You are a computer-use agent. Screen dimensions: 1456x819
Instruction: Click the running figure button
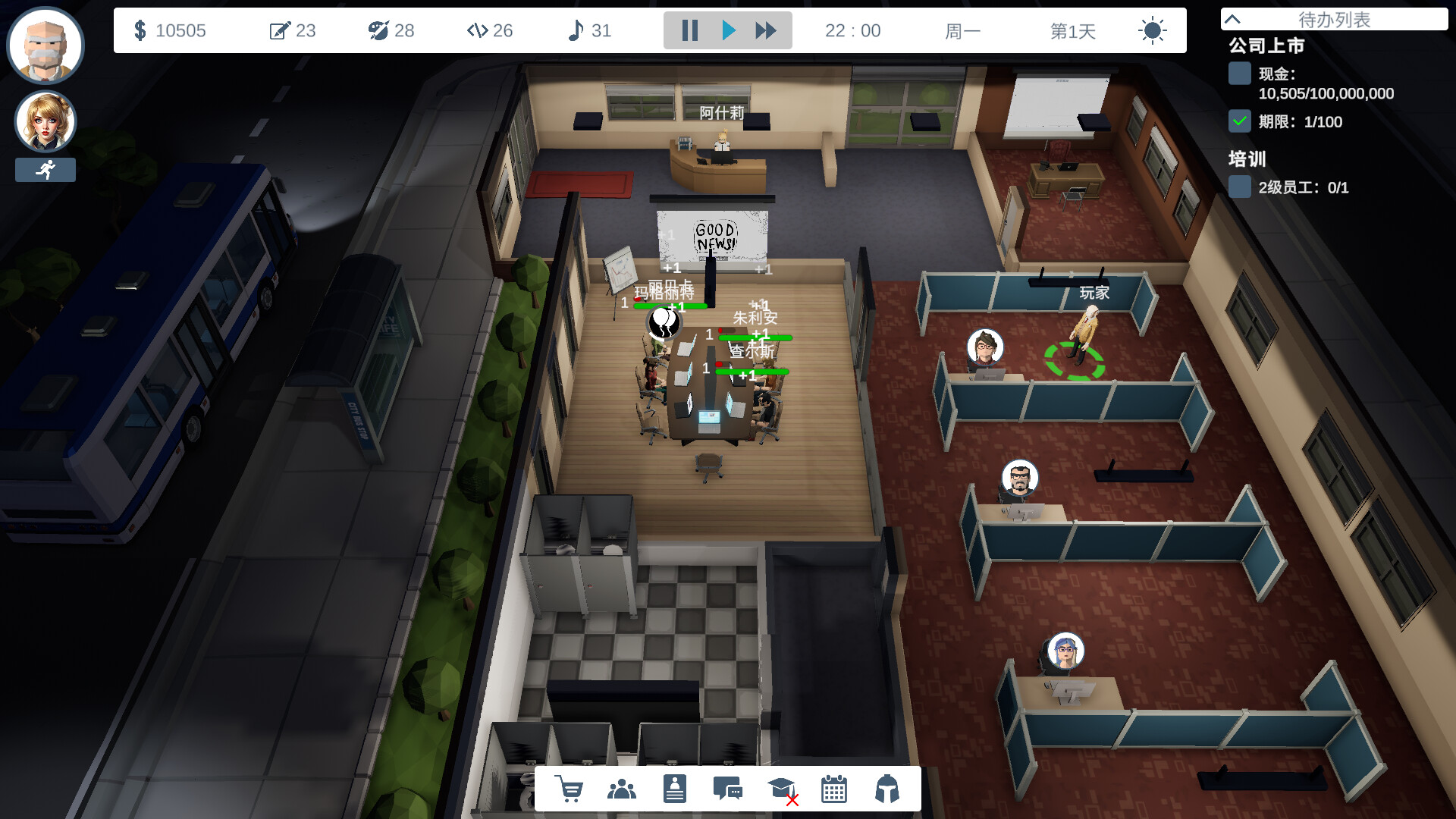click(x=45, y=170)
